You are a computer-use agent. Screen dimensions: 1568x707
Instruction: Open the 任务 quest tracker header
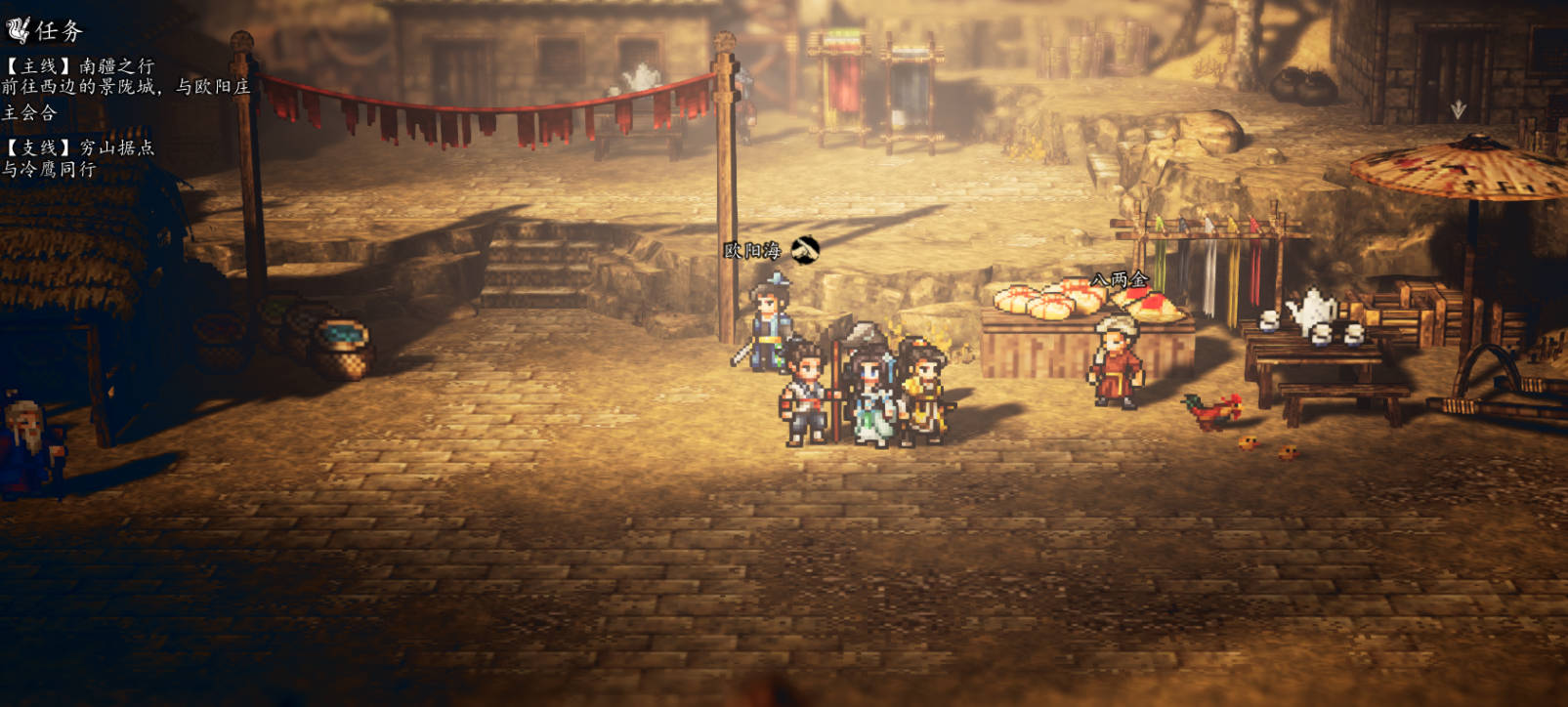[x=45, y=31]
